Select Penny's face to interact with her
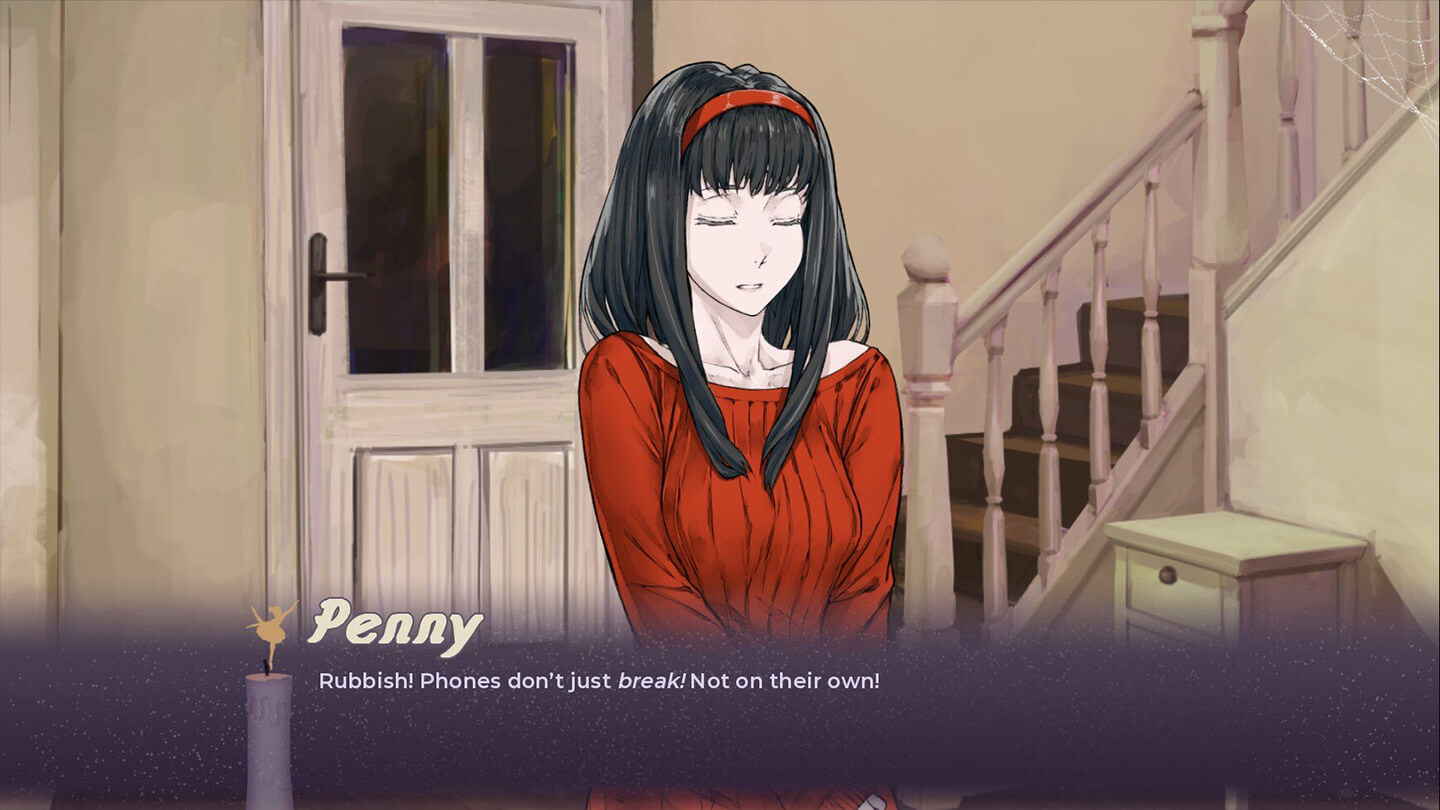 point(745,240)
